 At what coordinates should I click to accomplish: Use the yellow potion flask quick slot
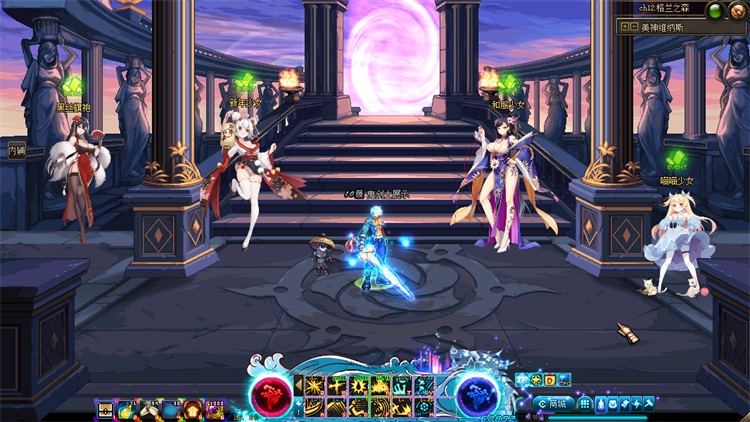(x=126, y=408)
